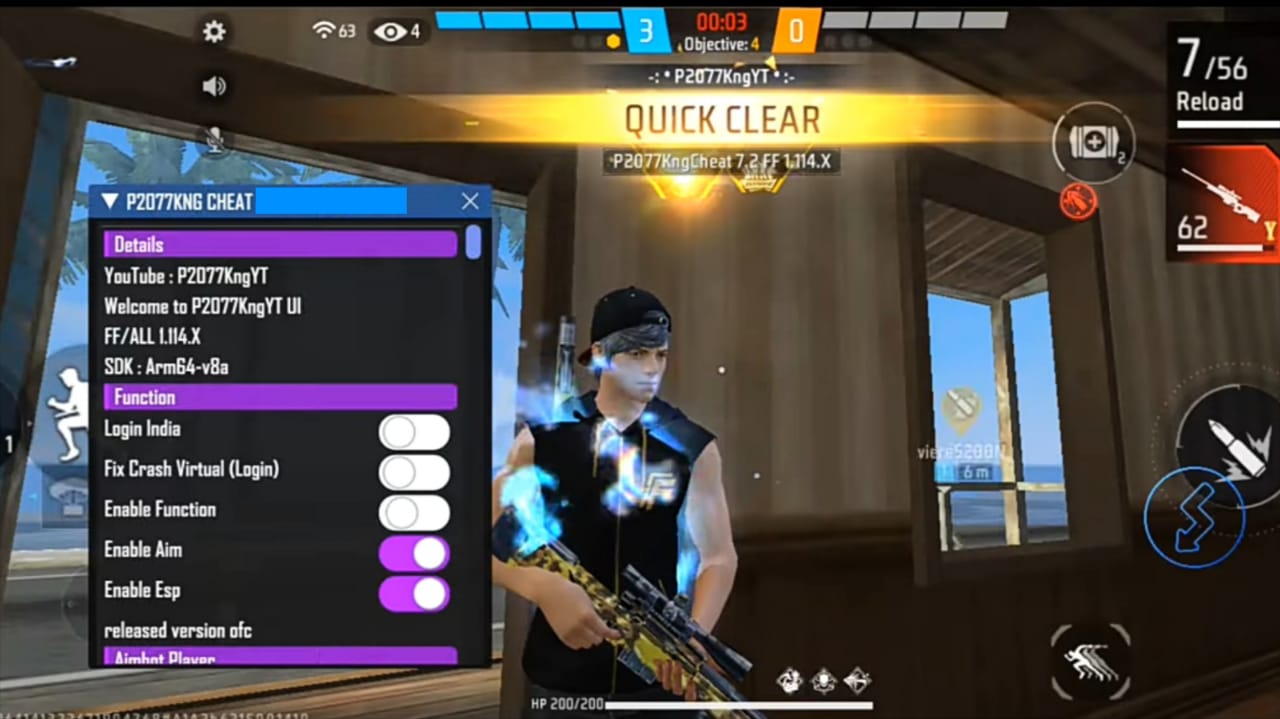Switch off the Enable Aim toggle
The height and width of the screenshot is (719, 1280).
[414, 553]
